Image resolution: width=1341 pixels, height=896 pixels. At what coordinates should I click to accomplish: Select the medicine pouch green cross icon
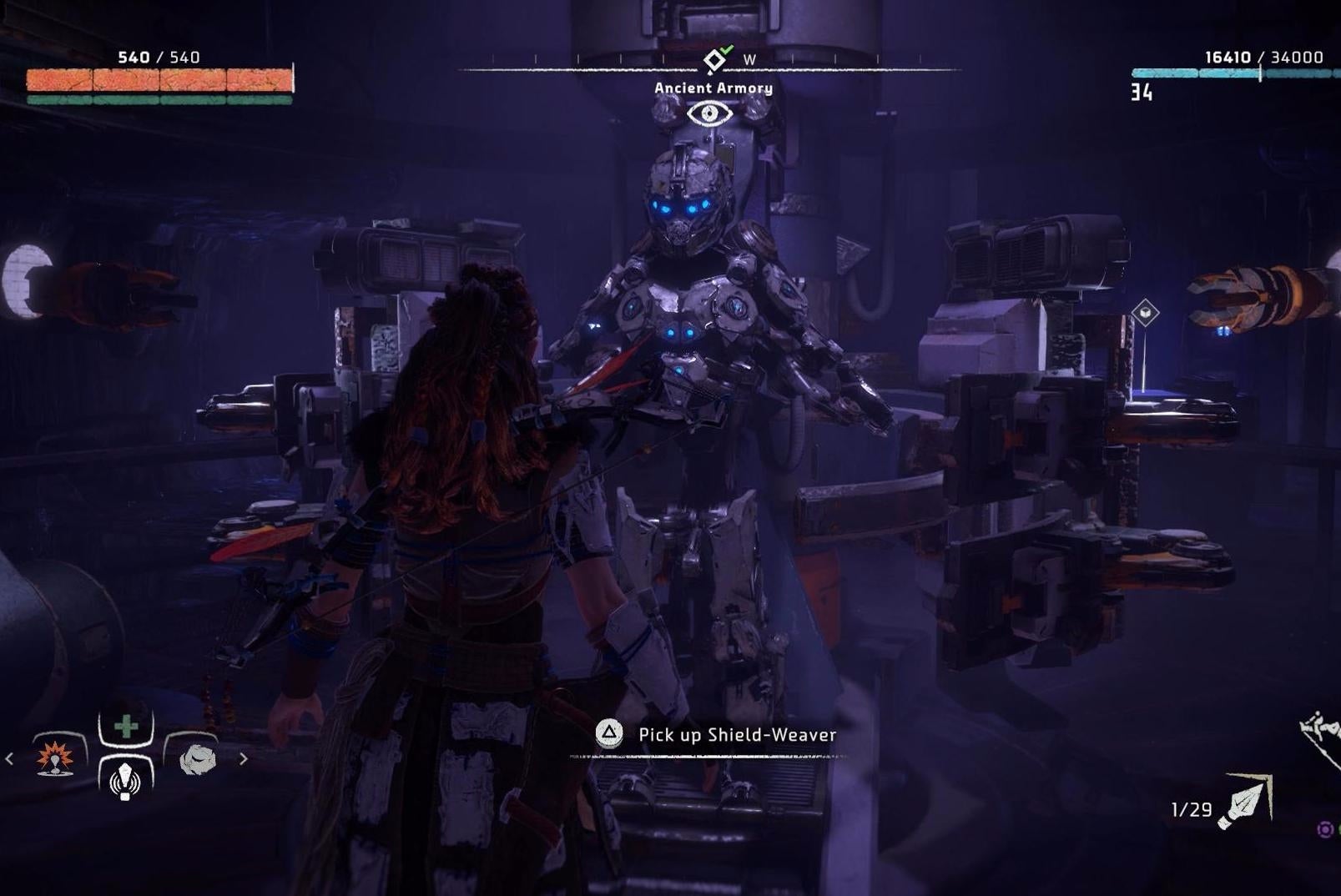click(124, 725)
